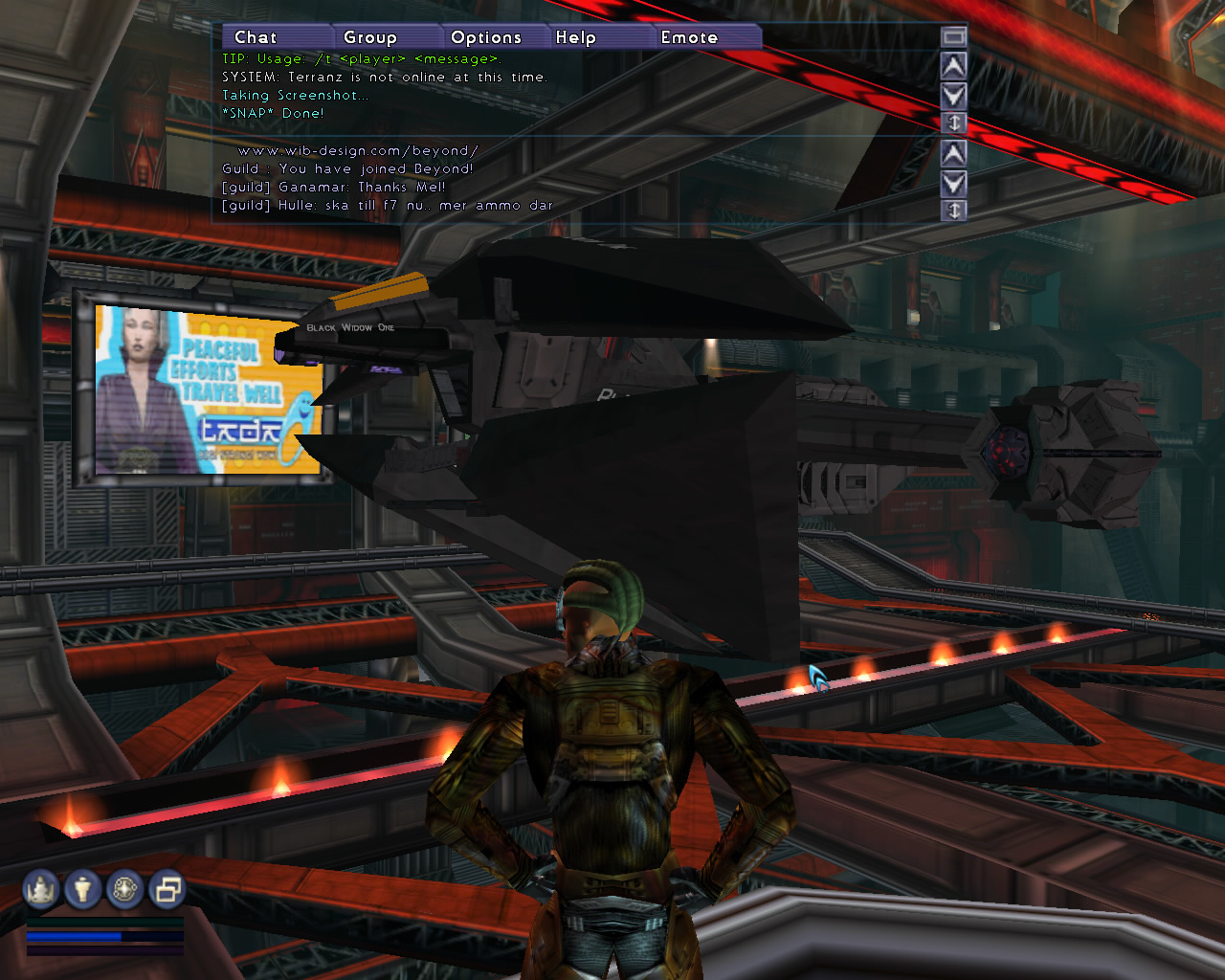
Task: Click the resize double-arrow for the guild chat pane
Action: [953, 210]
